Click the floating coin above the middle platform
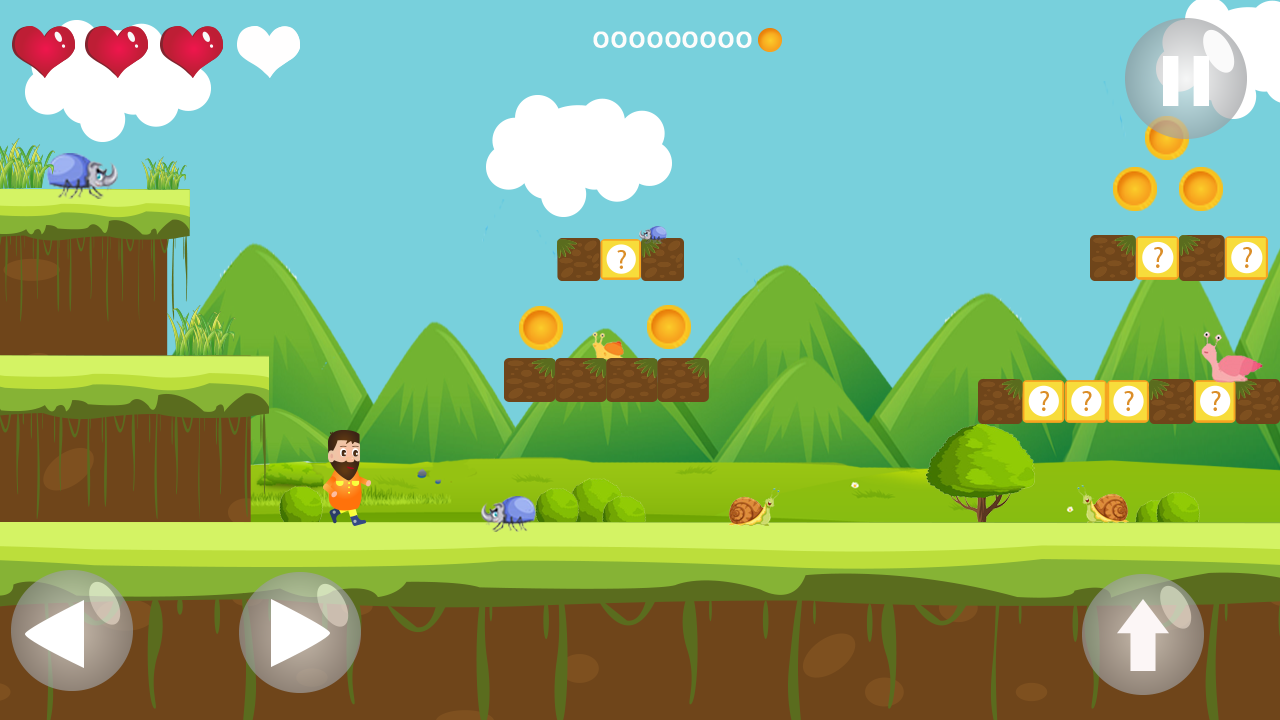This screenshot has height=720, width=1280. tap(539, 325)
